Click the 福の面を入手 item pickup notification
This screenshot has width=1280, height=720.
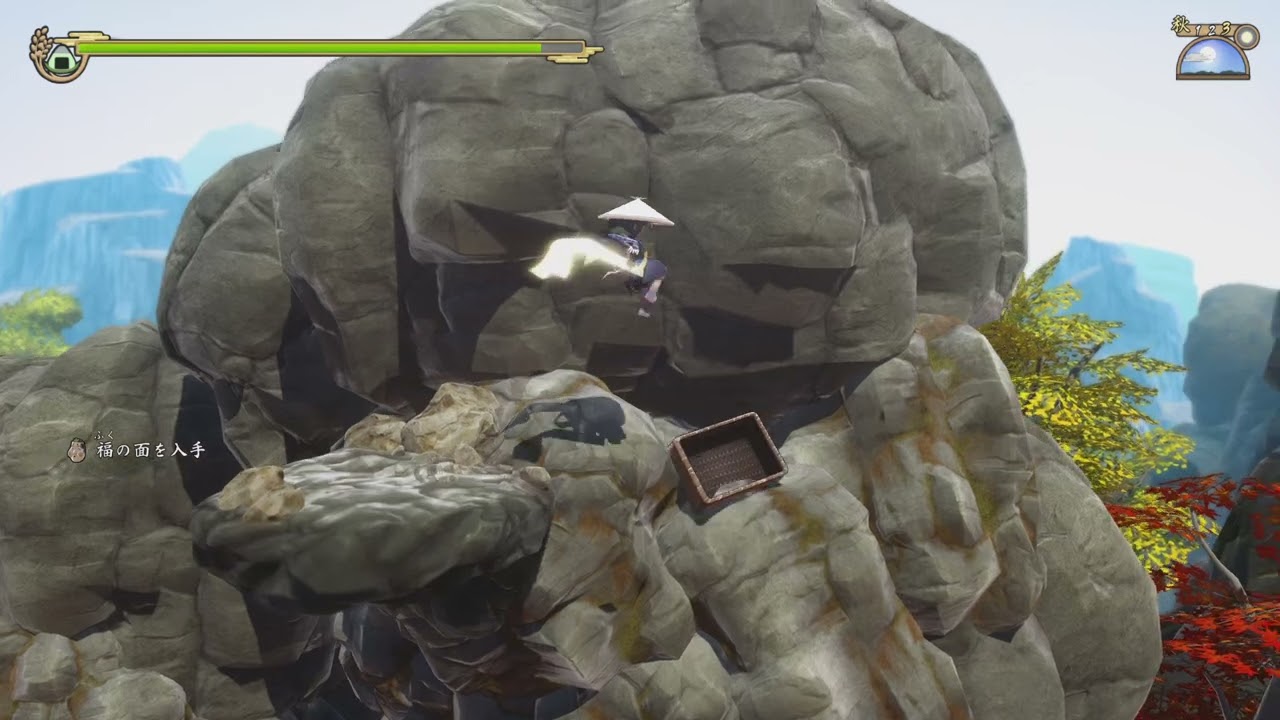[x=138, y=450]
